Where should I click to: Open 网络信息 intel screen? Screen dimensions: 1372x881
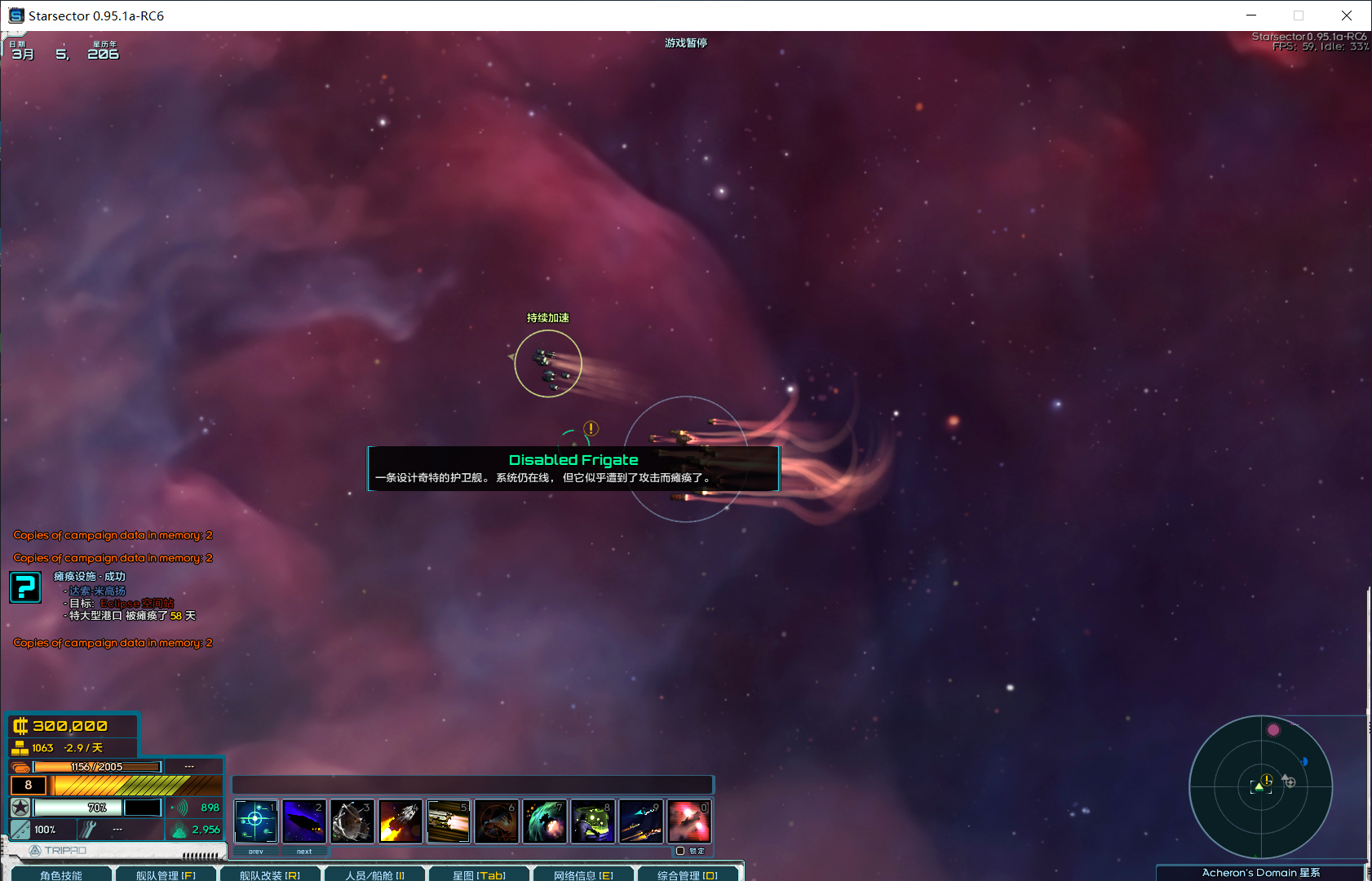pos(583,874)
